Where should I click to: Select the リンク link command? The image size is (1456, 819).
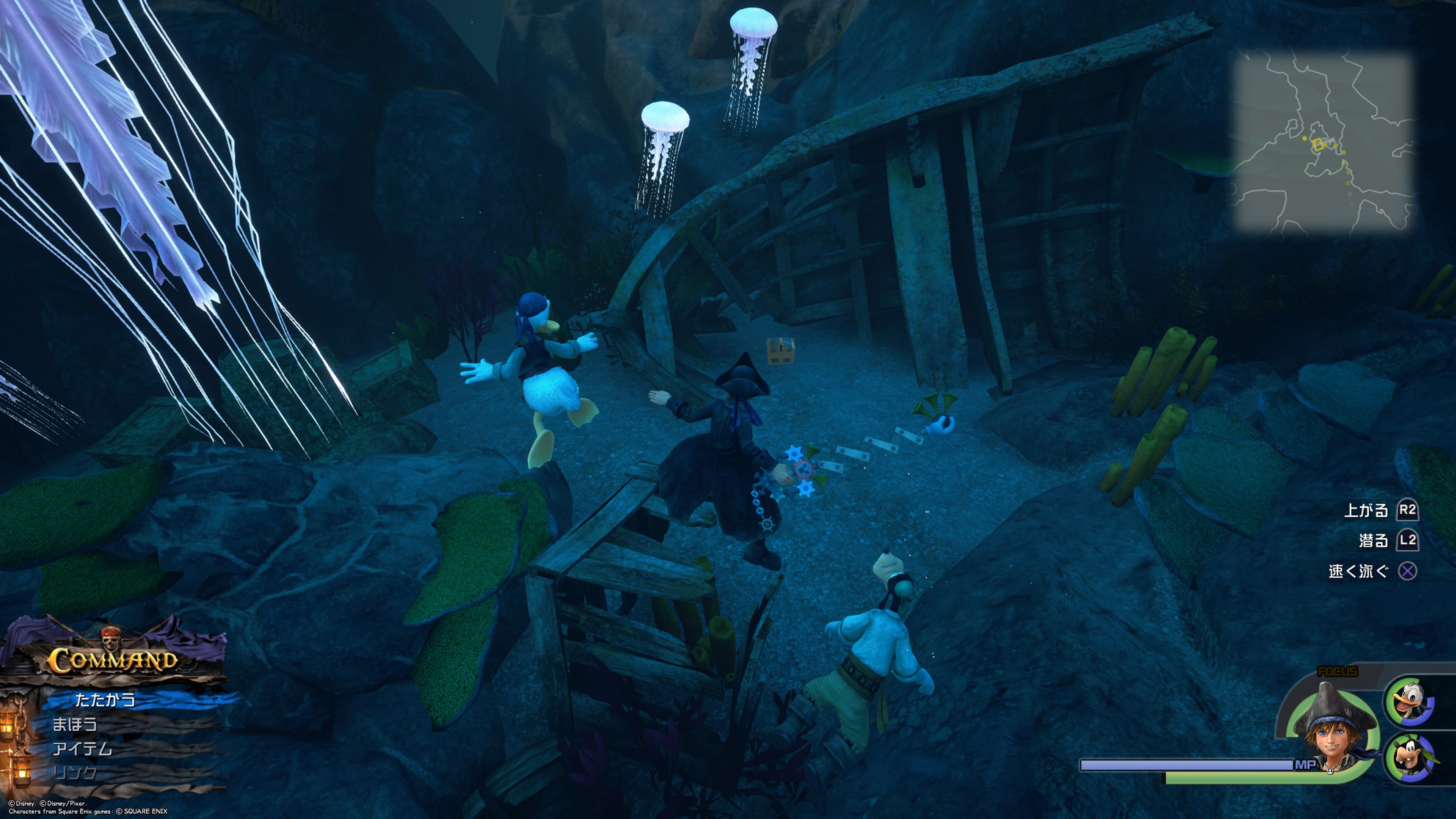[x=75, y=773]
